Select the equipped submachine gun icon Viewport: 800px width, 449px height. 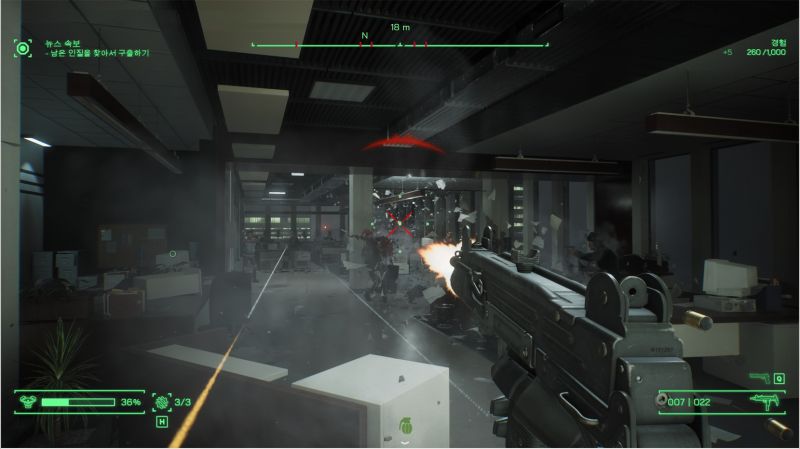click(763, 401)
